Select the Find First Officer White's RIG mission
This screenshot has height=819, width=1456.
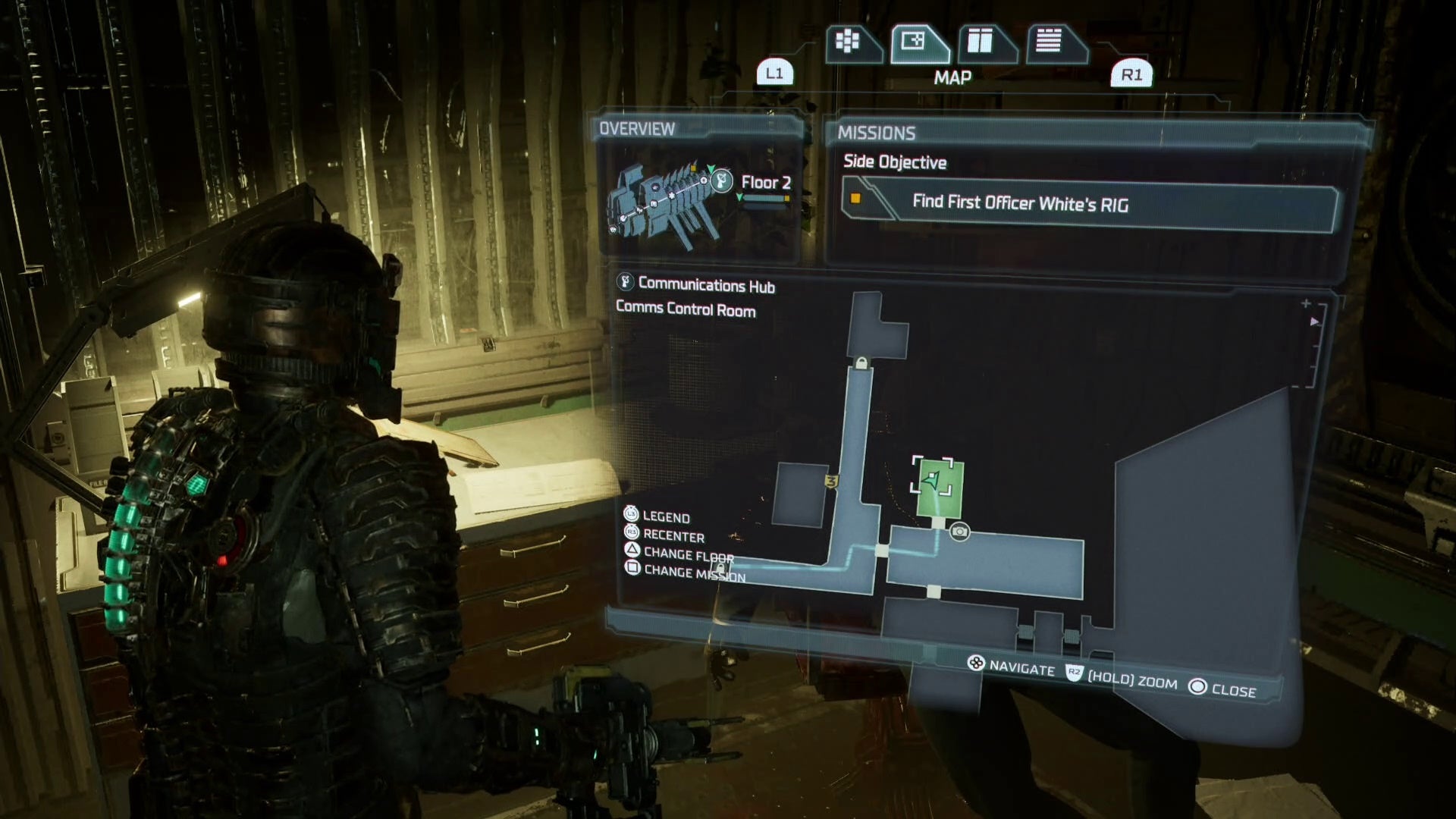(1089, 203)
